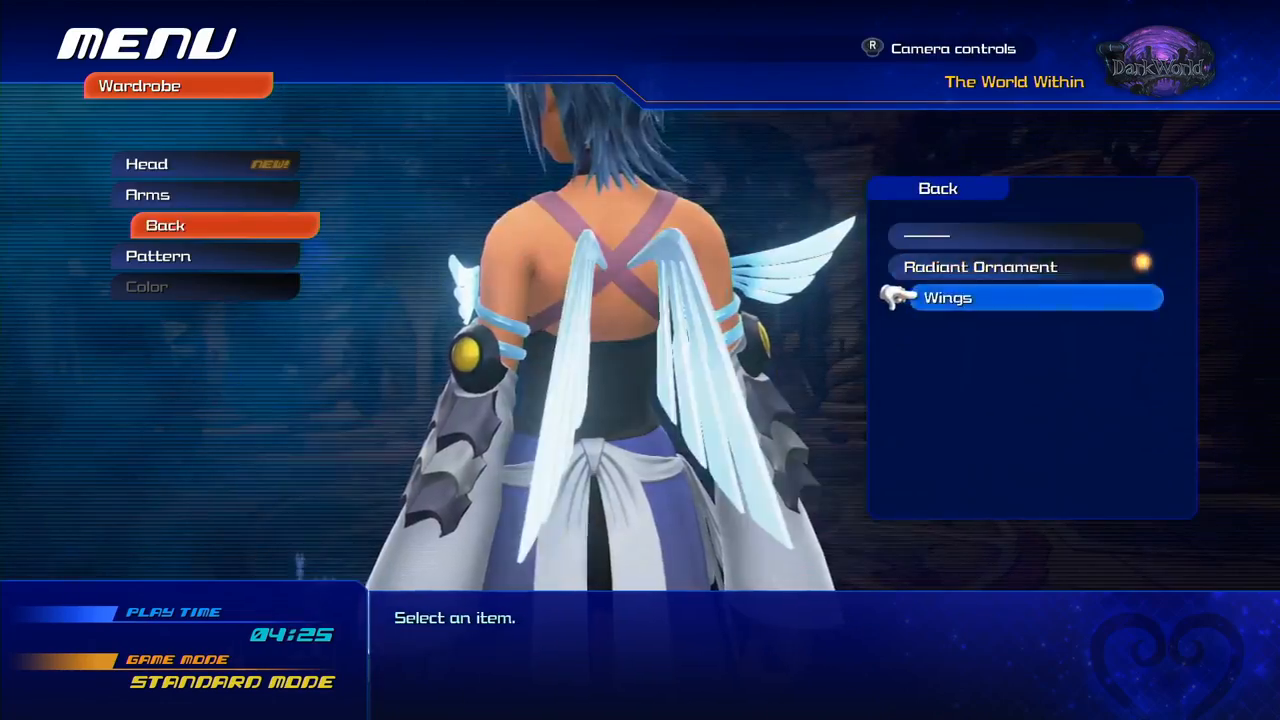Choose the blank unequip option
The height and width of the screenshot is (720, 1280).
(x=1015, y=236)
